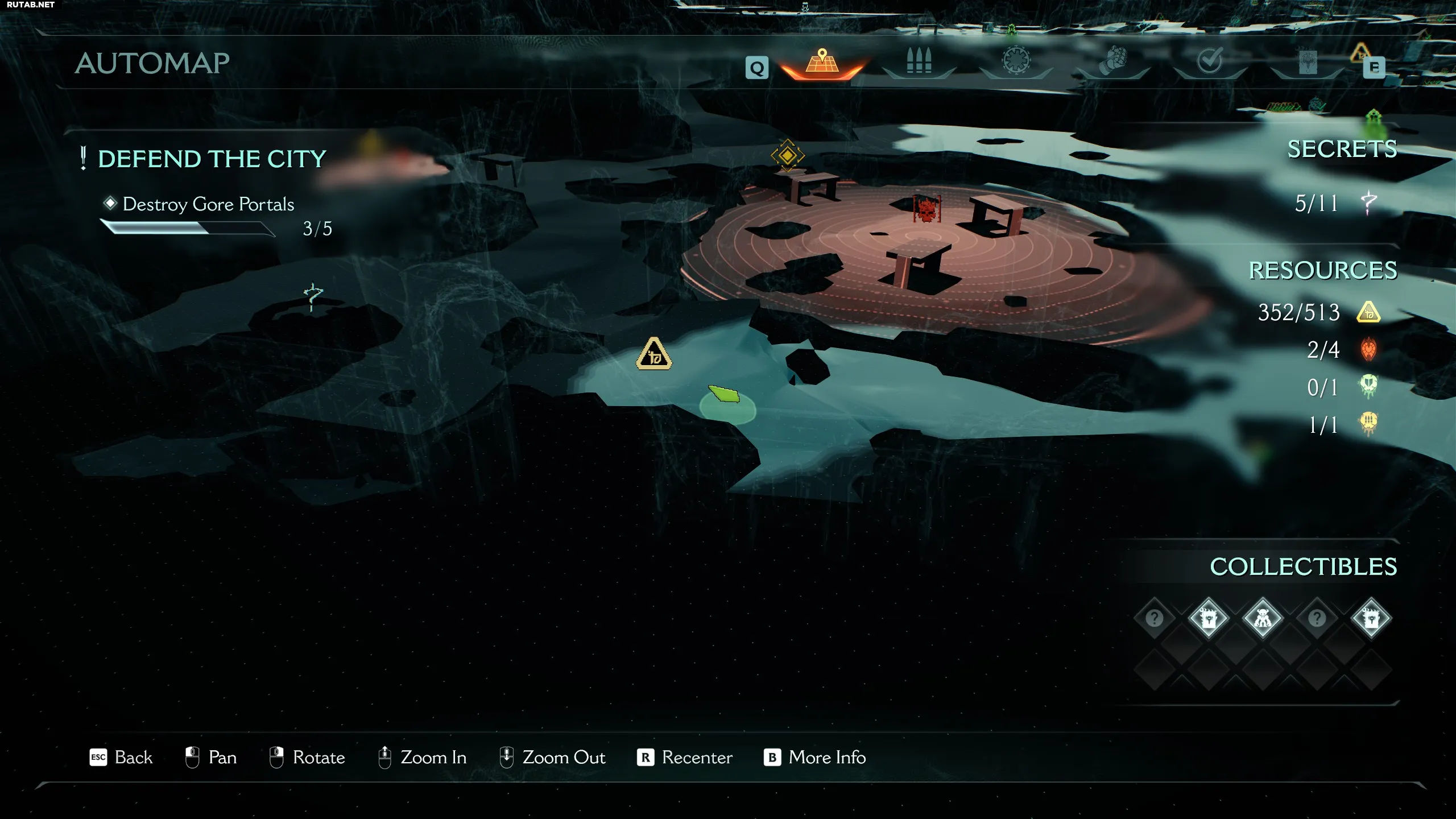The image size is (1456, 819).
Task: Click the green player arrow marker
Action: (x=725, y=394)
